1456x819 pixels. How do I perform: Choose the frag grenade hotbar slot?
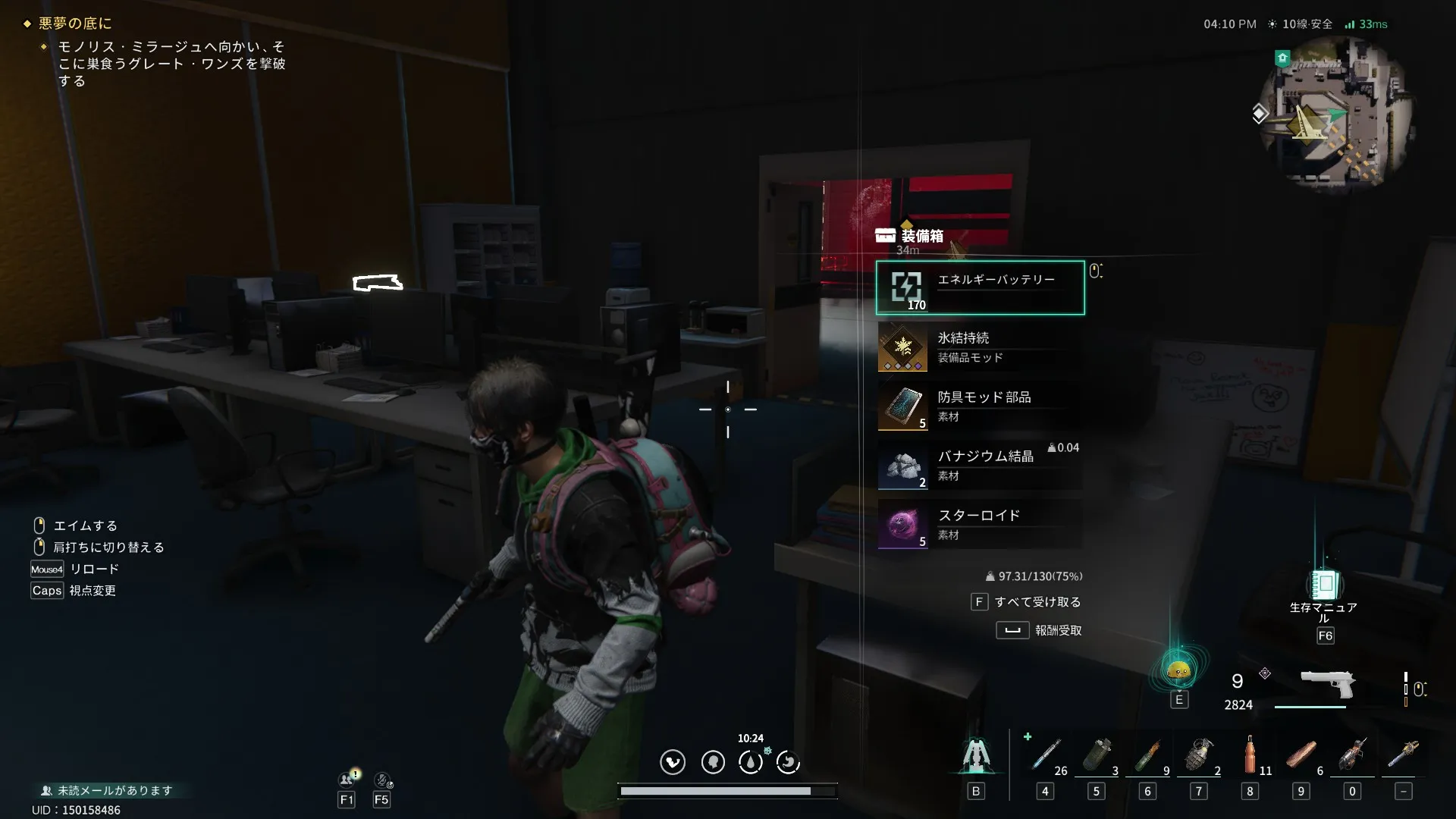click(1199, 755)
